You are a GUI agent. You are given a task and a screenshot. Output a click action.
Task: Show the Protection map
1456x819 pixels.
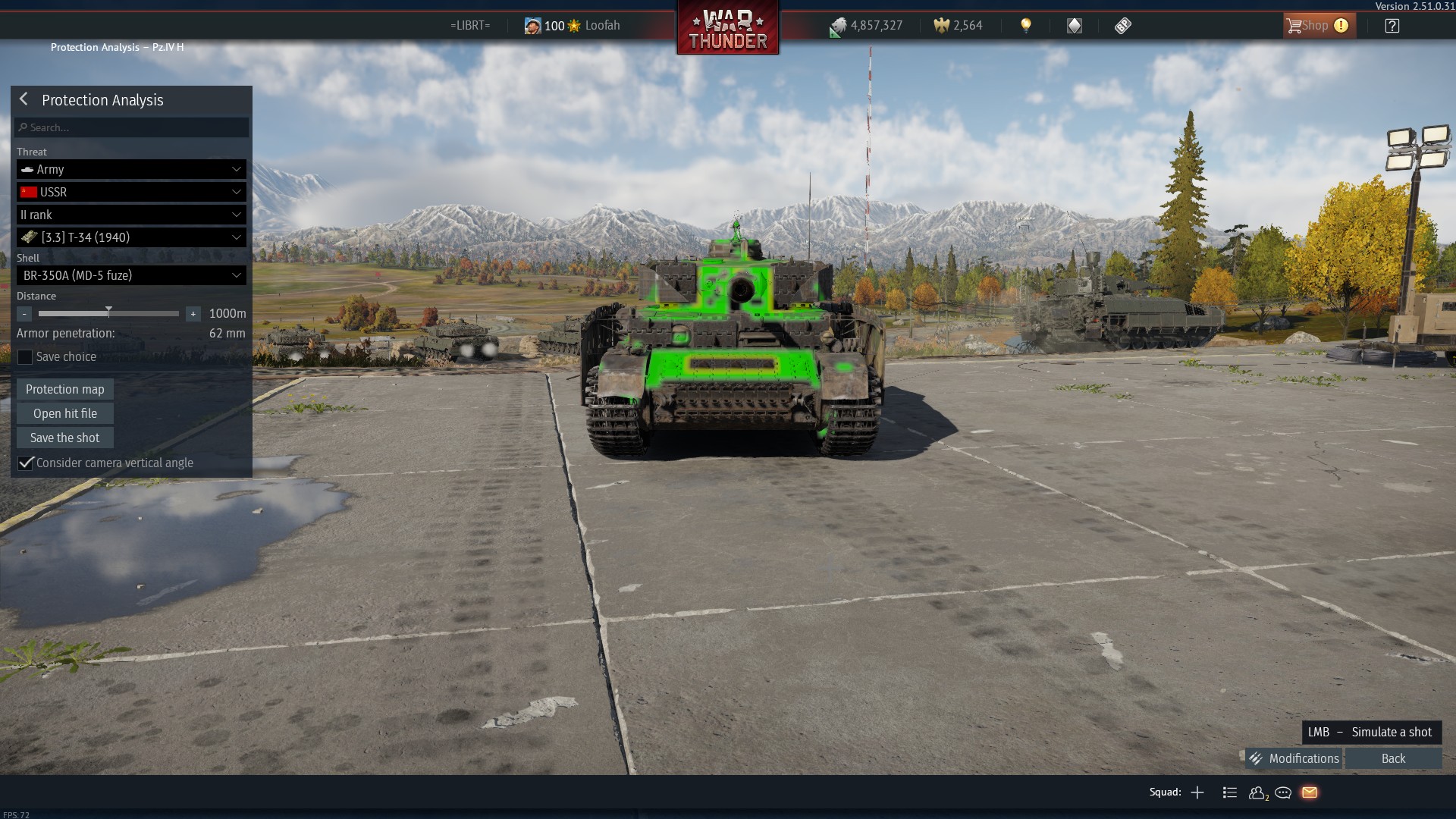point(65,389)
